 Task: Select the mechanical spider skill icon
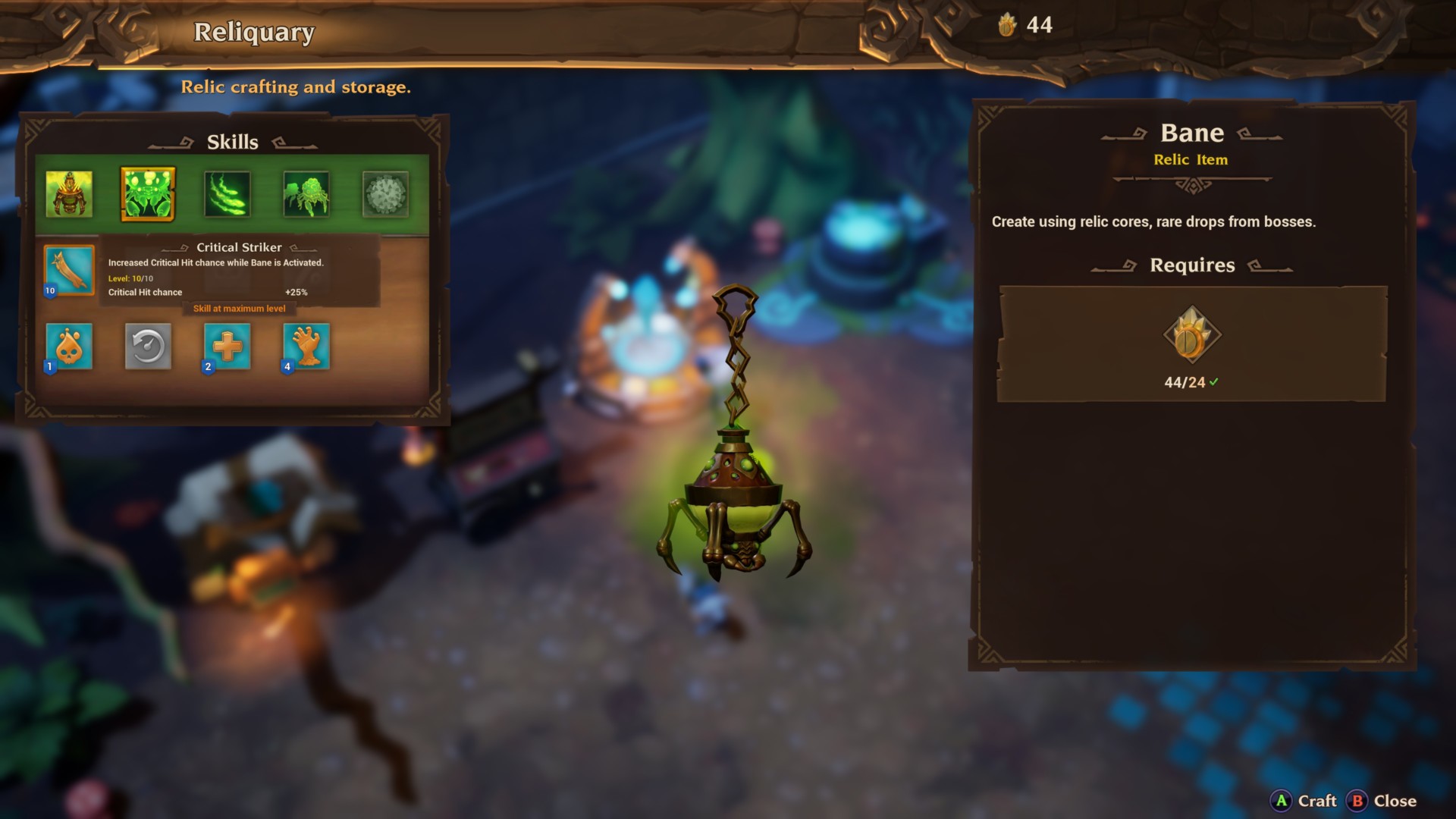305,194
